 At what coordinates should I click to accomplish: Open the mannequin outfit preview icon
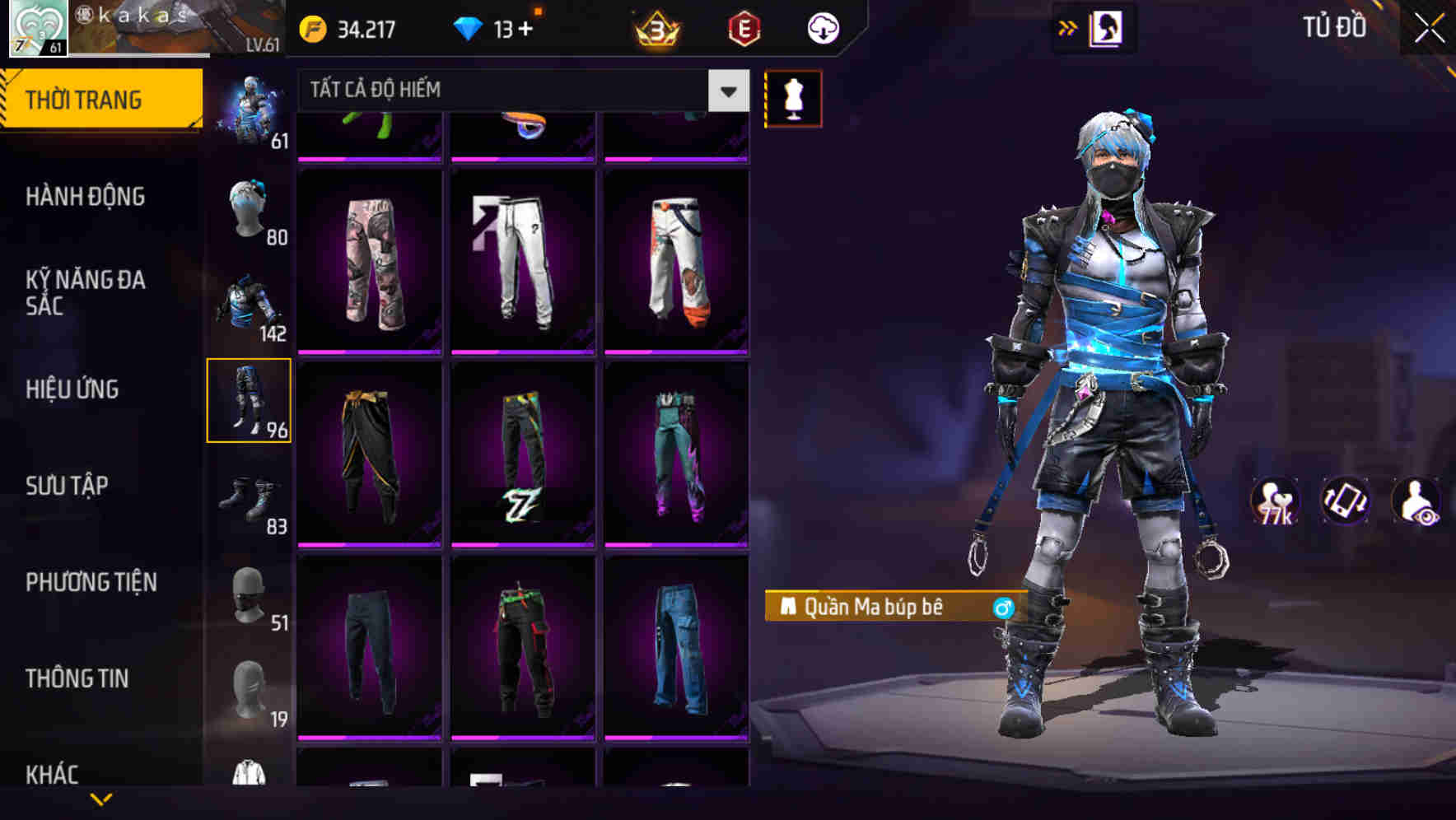point(793,97)
